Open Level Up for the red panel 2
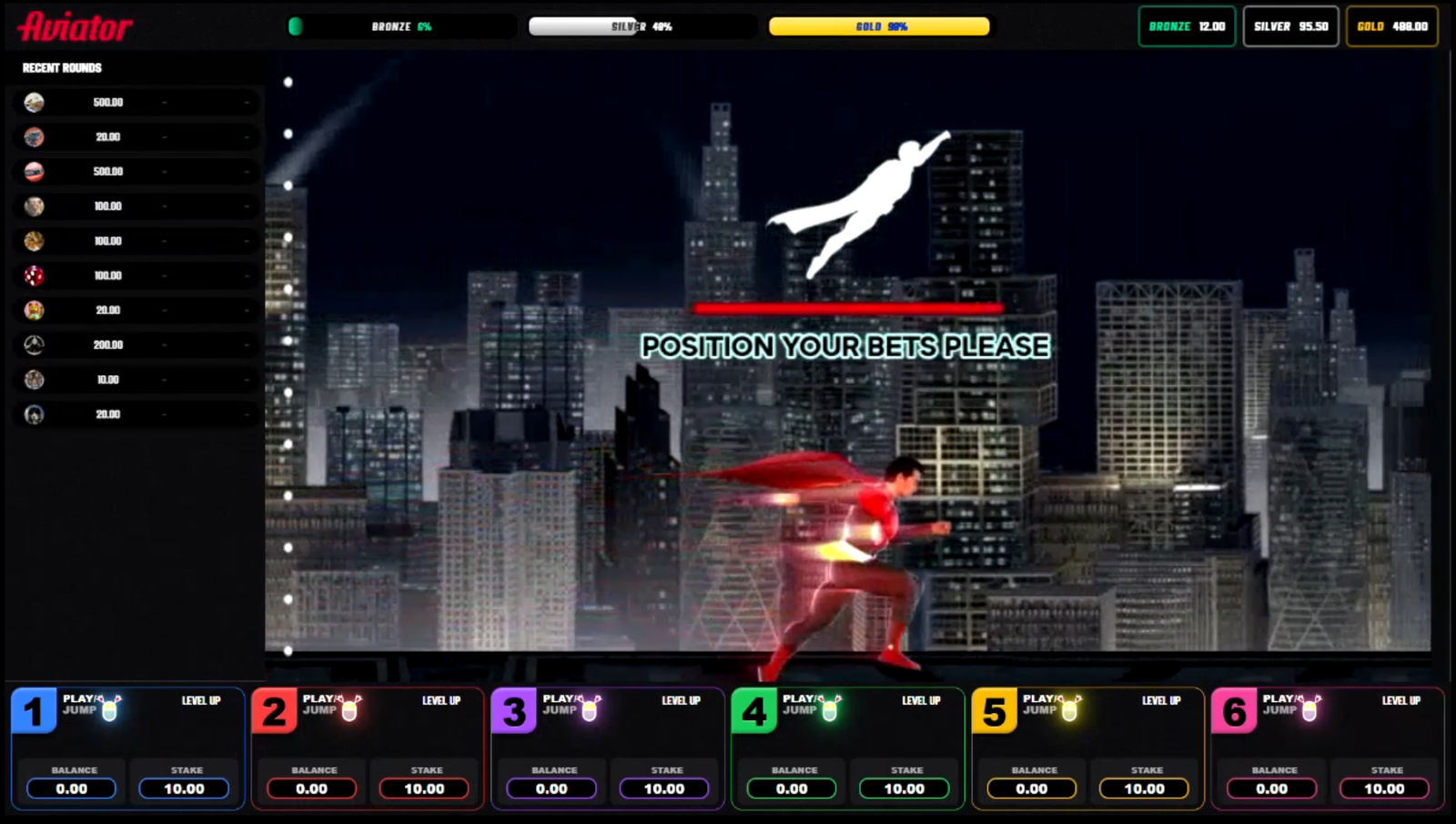Screen dimensions: 1456x824 click(440, 701)
